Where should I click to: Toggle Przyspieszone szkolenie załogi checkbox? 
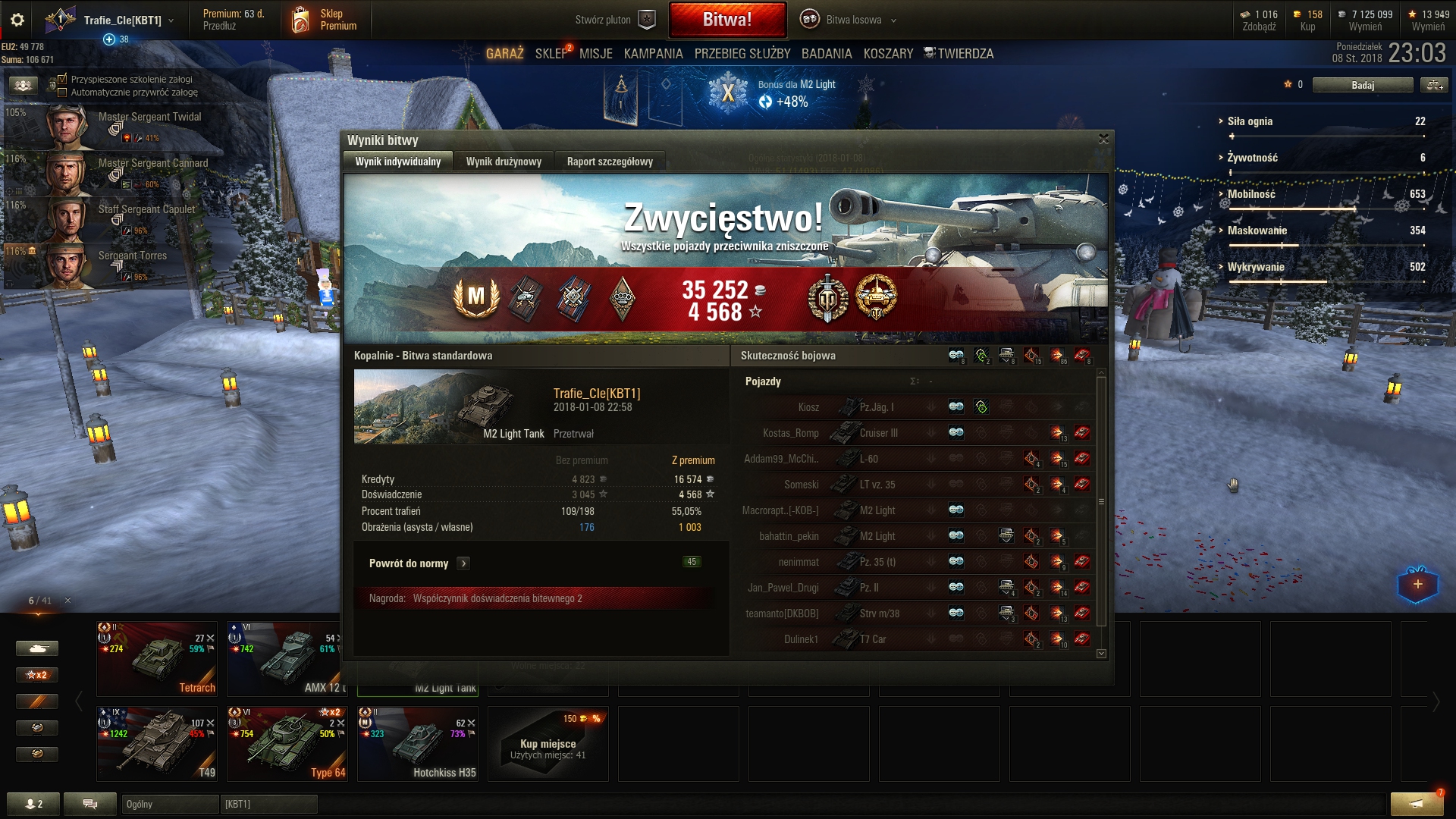point(63,79)
